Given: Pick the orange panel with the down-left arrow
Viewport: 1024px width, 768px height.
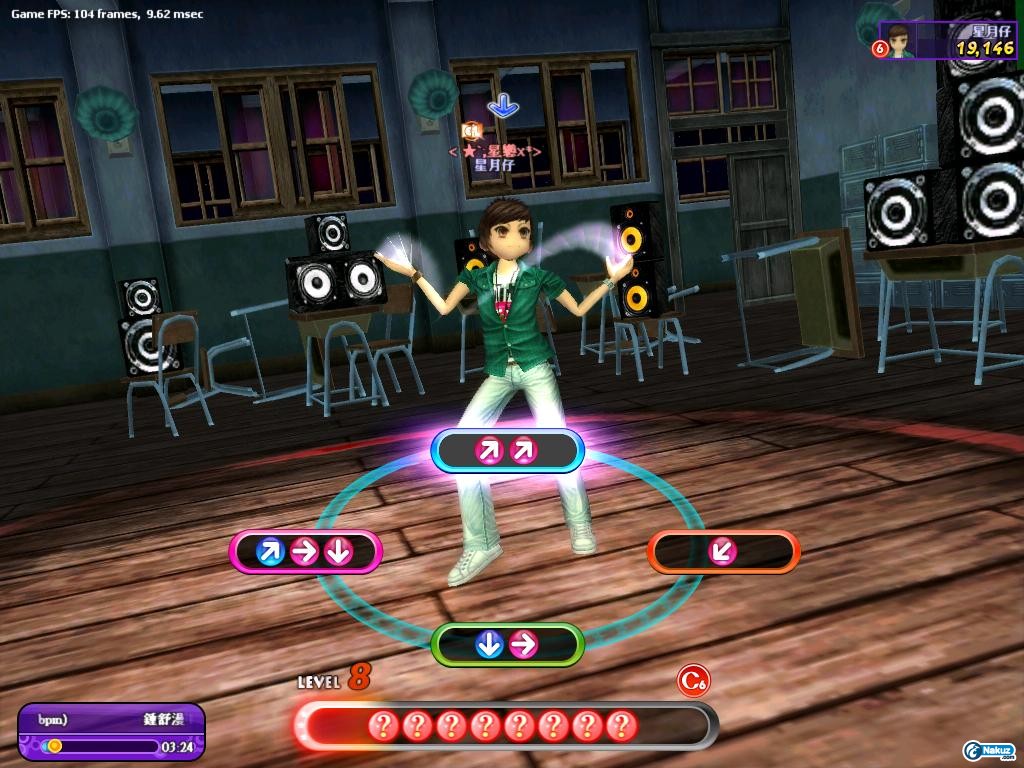Looking at the screenshot, I should (x=724, y=551).
